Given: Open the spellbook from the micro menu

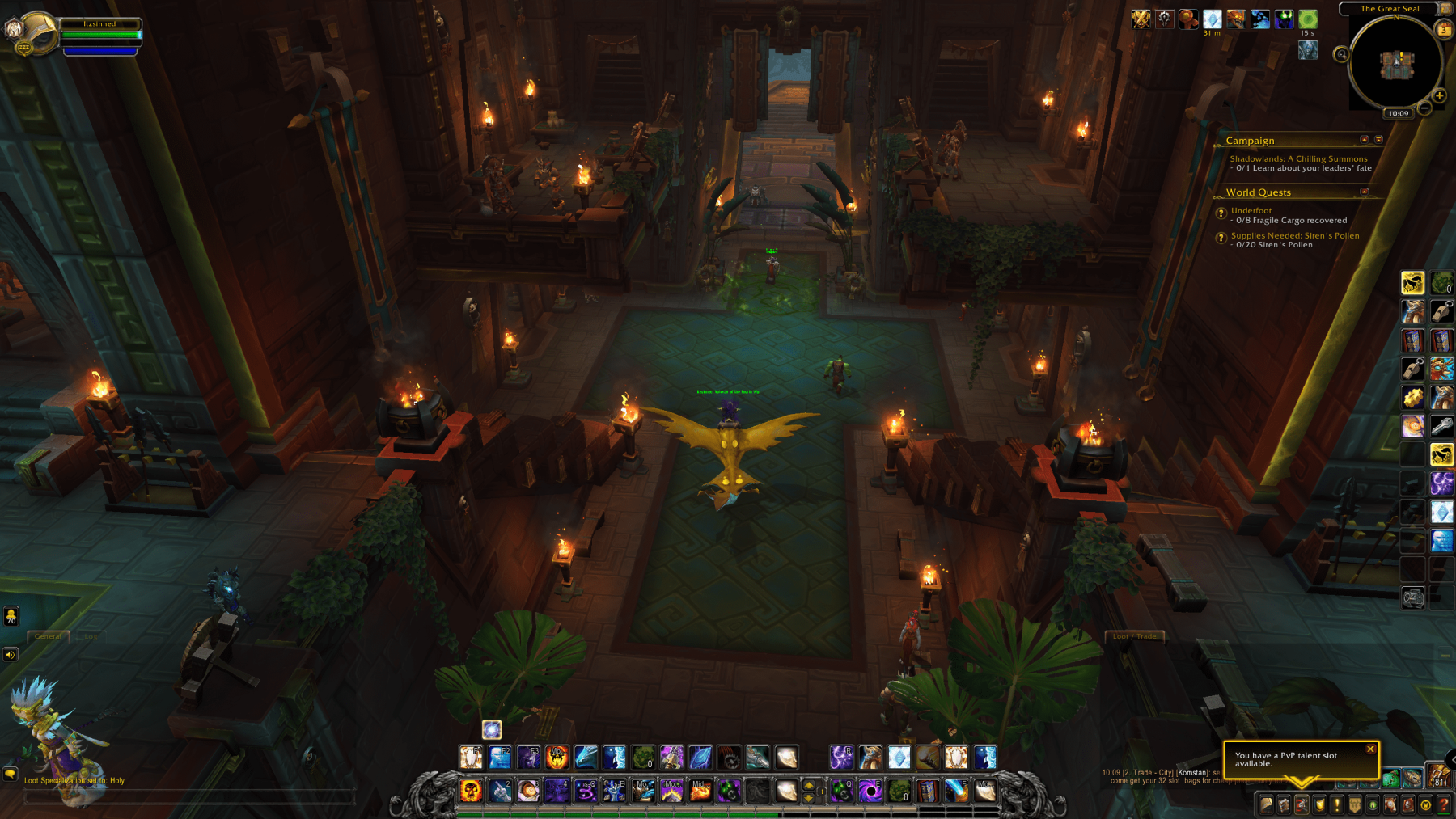Looking at the screenshot, I should coord(1284,805).
